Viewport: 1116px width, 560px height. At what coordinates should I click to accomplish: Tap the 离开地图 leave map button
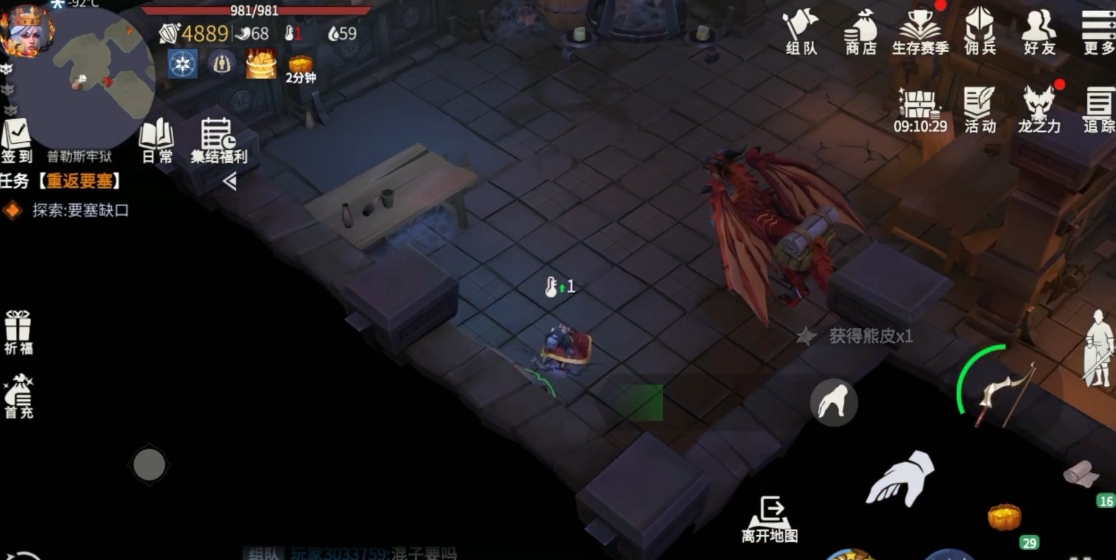(x=770, y=519)
